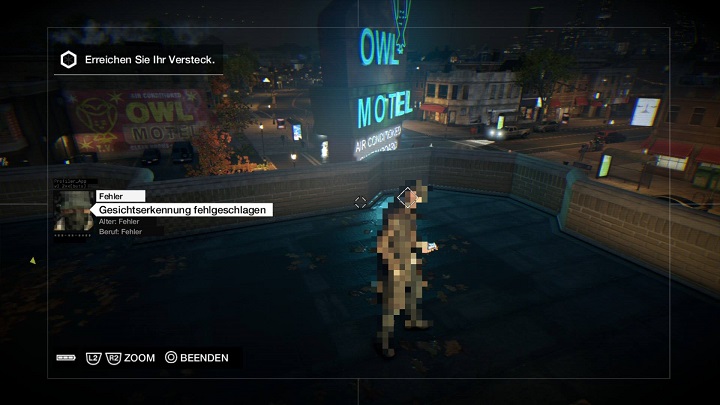
Task: Click the 'Gesichtserkennung fehlgeschlagen' profiler label
Action: point(183,210)
